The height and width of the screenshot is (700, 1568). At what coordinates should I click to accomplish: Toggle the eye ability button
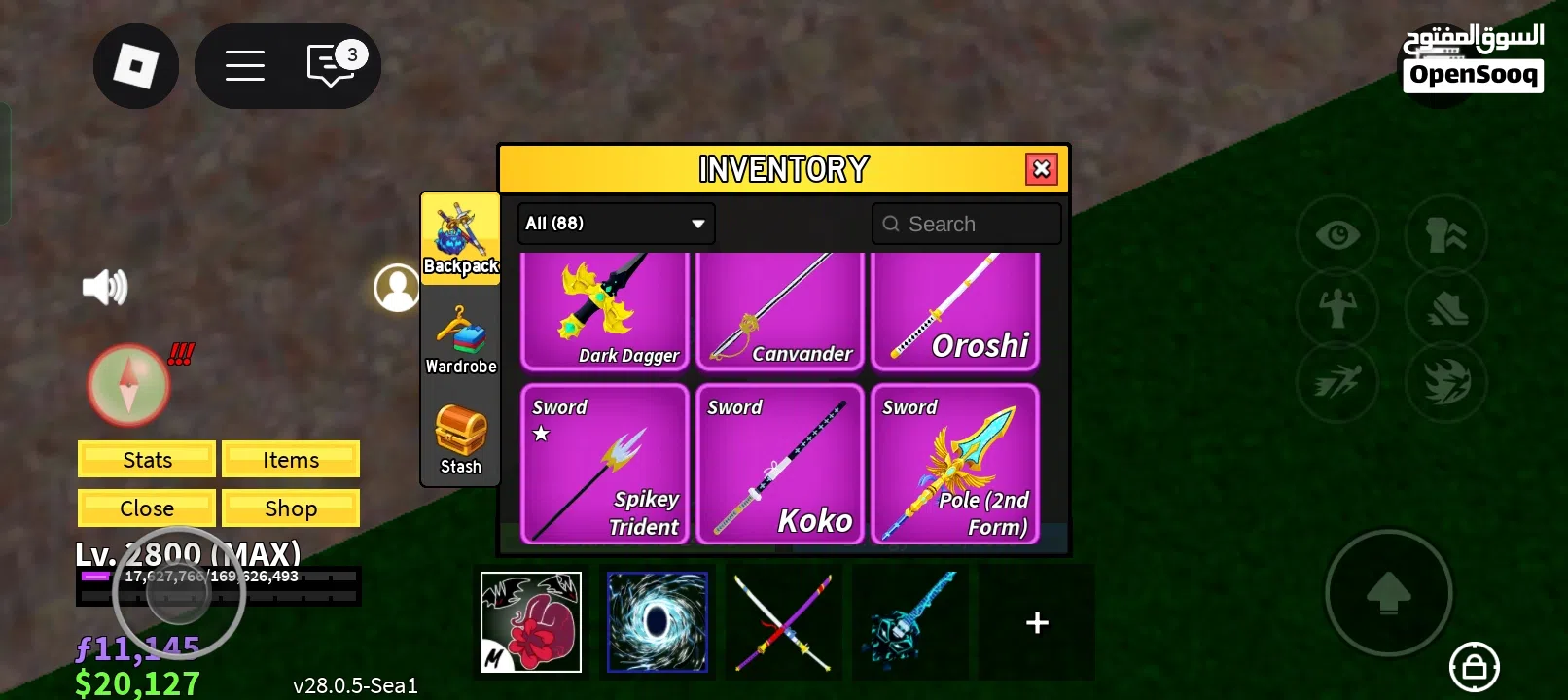point(1336,234)
